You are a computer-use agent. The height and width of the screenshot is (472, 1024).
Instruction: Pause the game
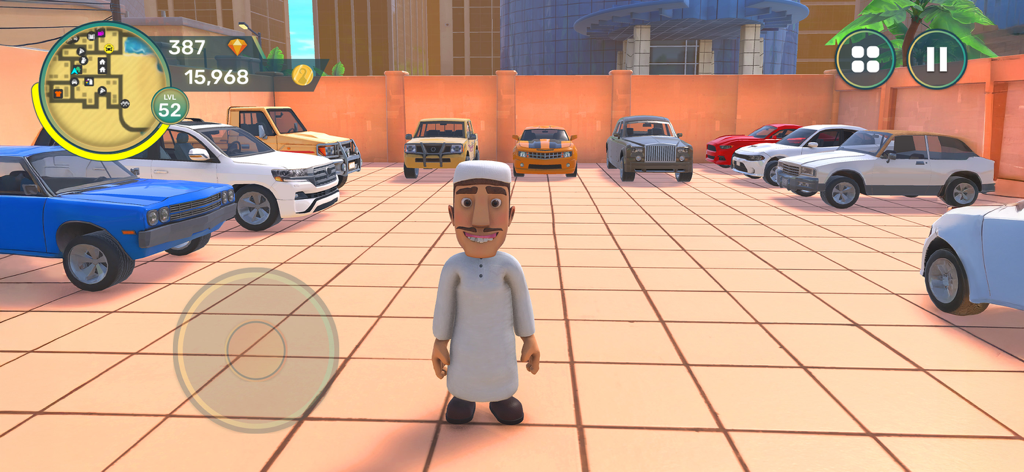point(936,59)
